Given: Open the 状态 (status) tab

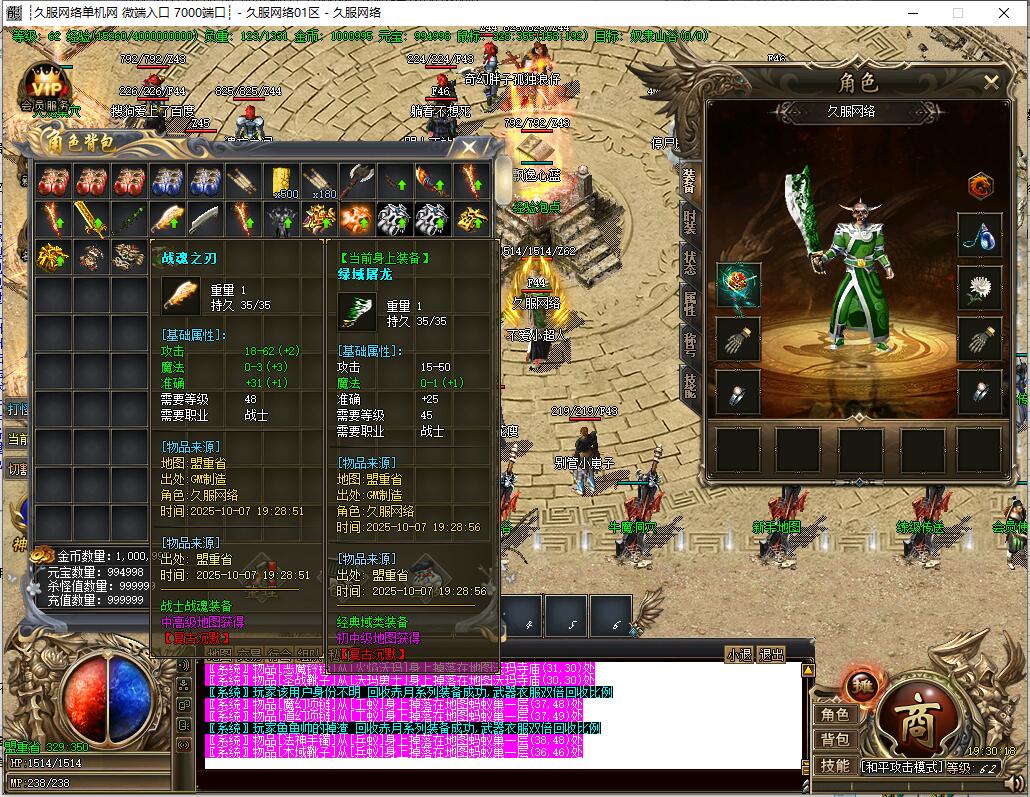Looking at the screenshot, I should tap(690, 263).
